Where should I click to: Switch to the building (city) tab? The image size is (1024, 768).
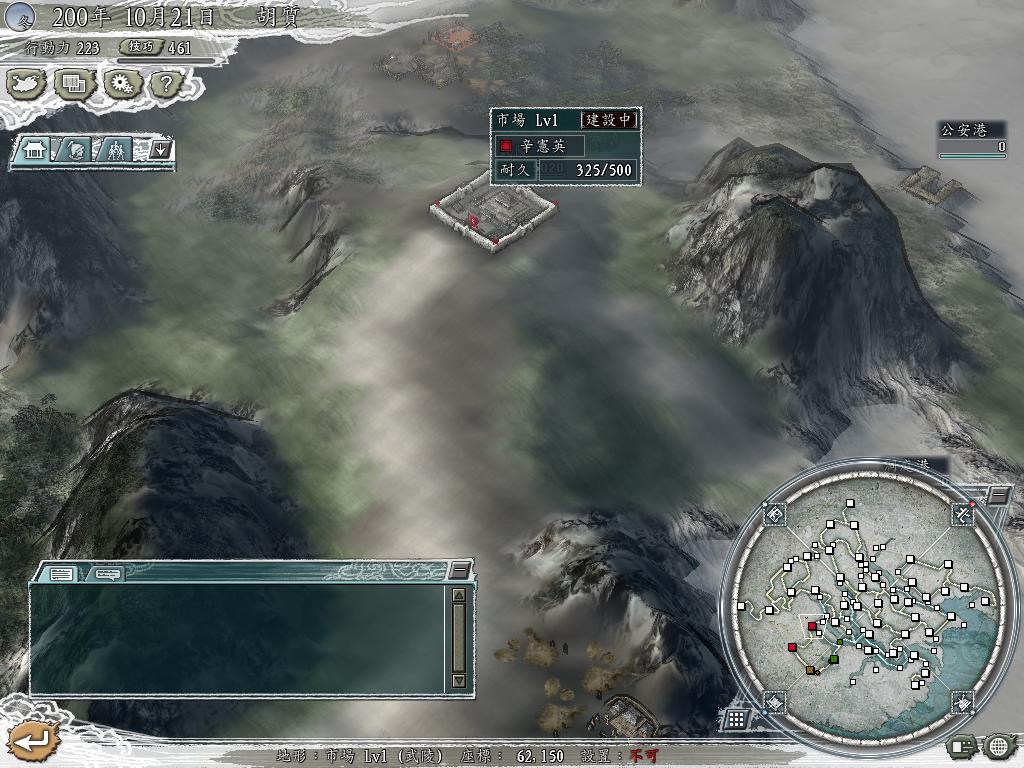pos(35,151)
